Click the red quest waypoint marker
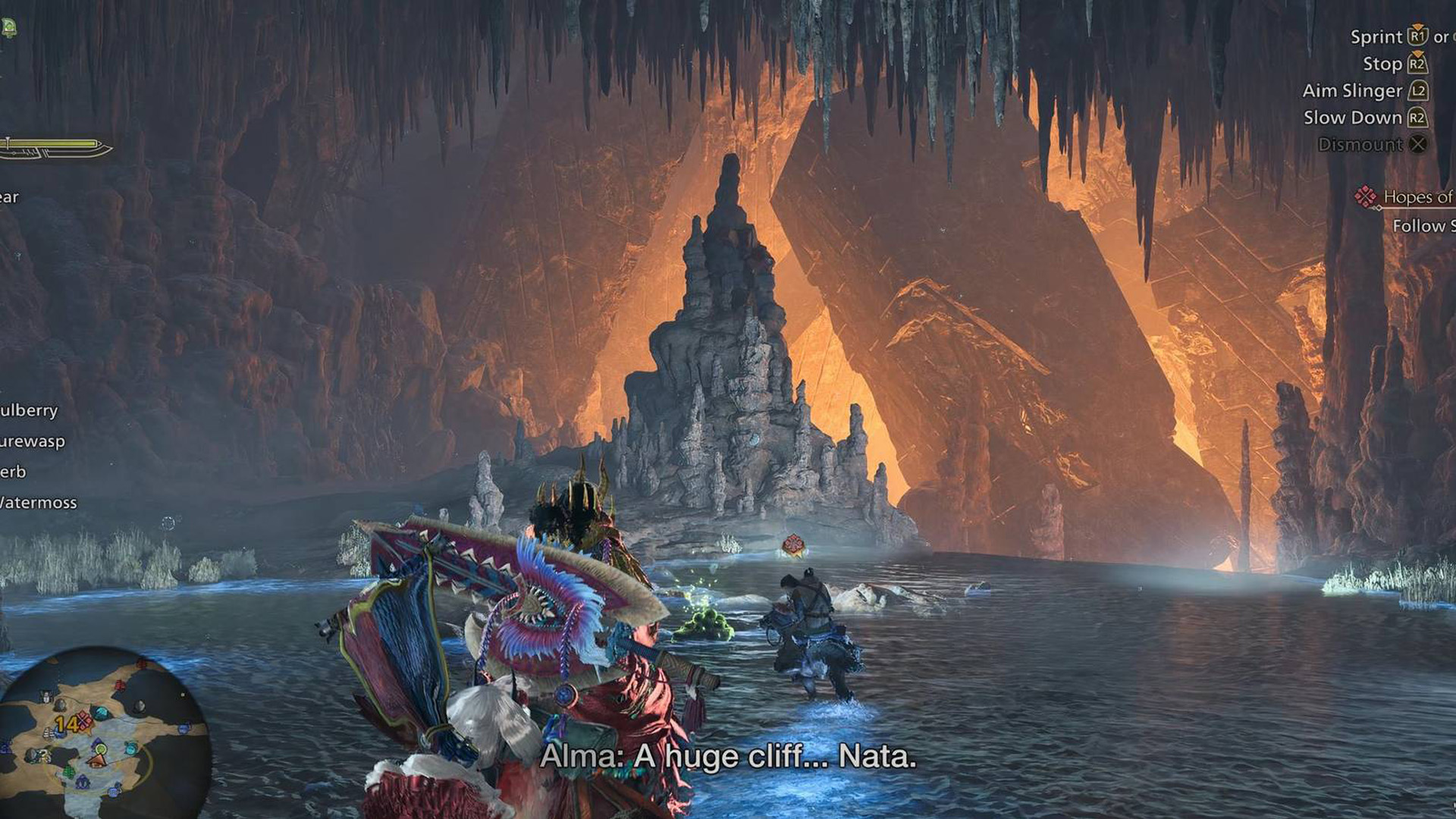Image resolution: width=1456 pixels, height=819 pixels. (x=792, y=544)
